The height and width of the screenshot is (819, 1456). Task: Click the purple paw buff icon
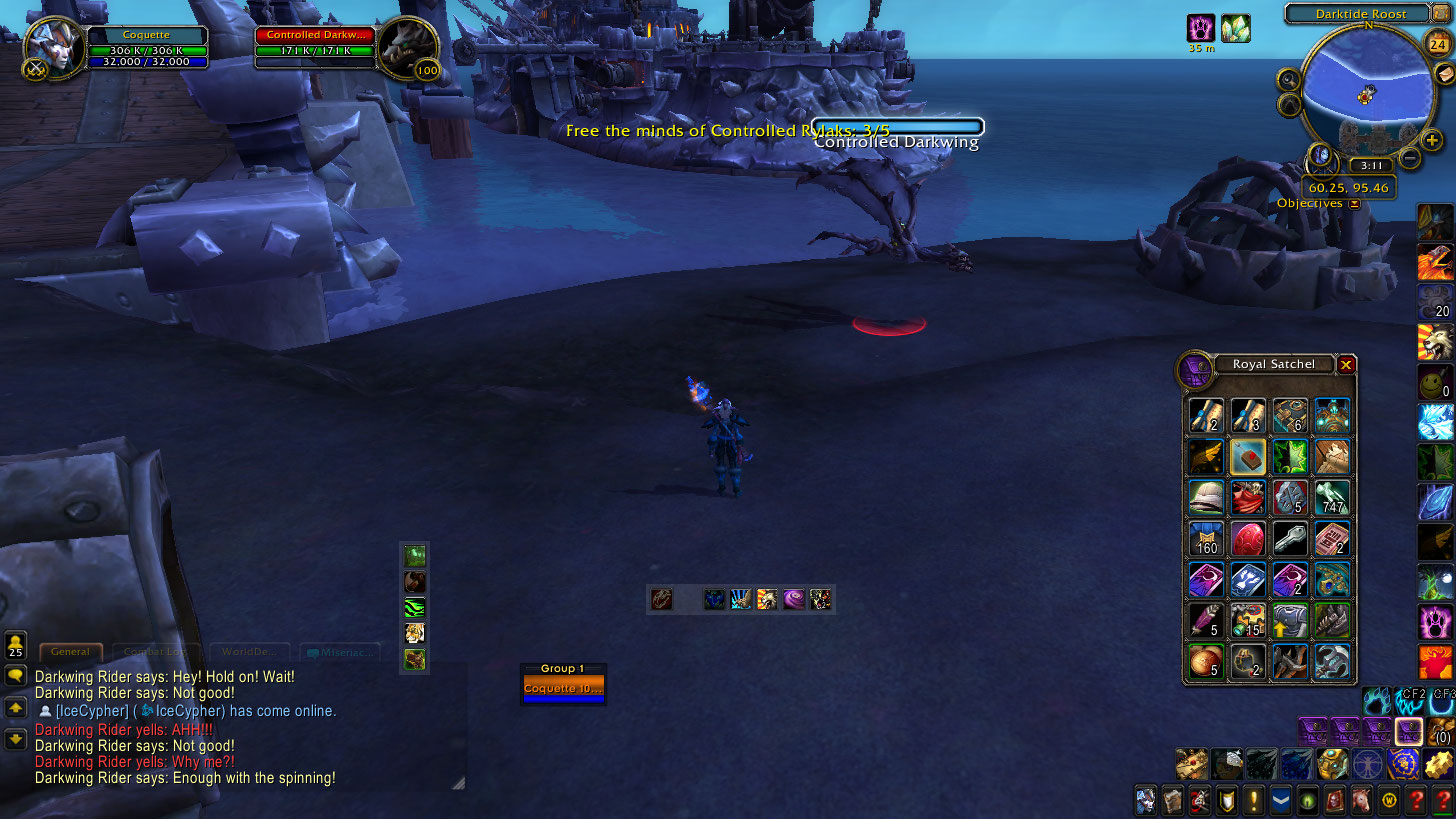[x=1201, y=28]
